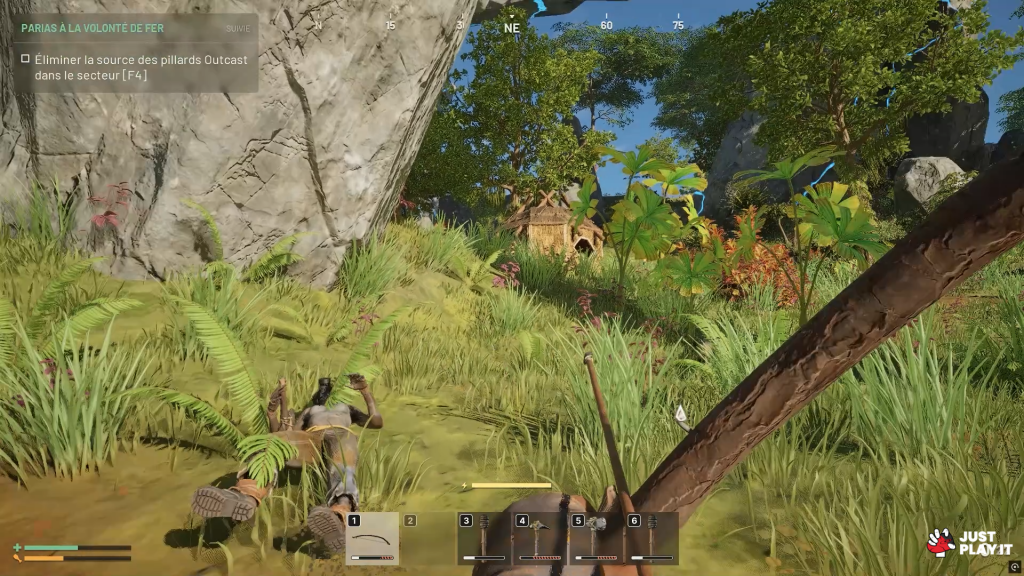Switch to the club in hotbar slot 6
Image resolution: width=1024 pixels, height=576 pixels.
651,539
